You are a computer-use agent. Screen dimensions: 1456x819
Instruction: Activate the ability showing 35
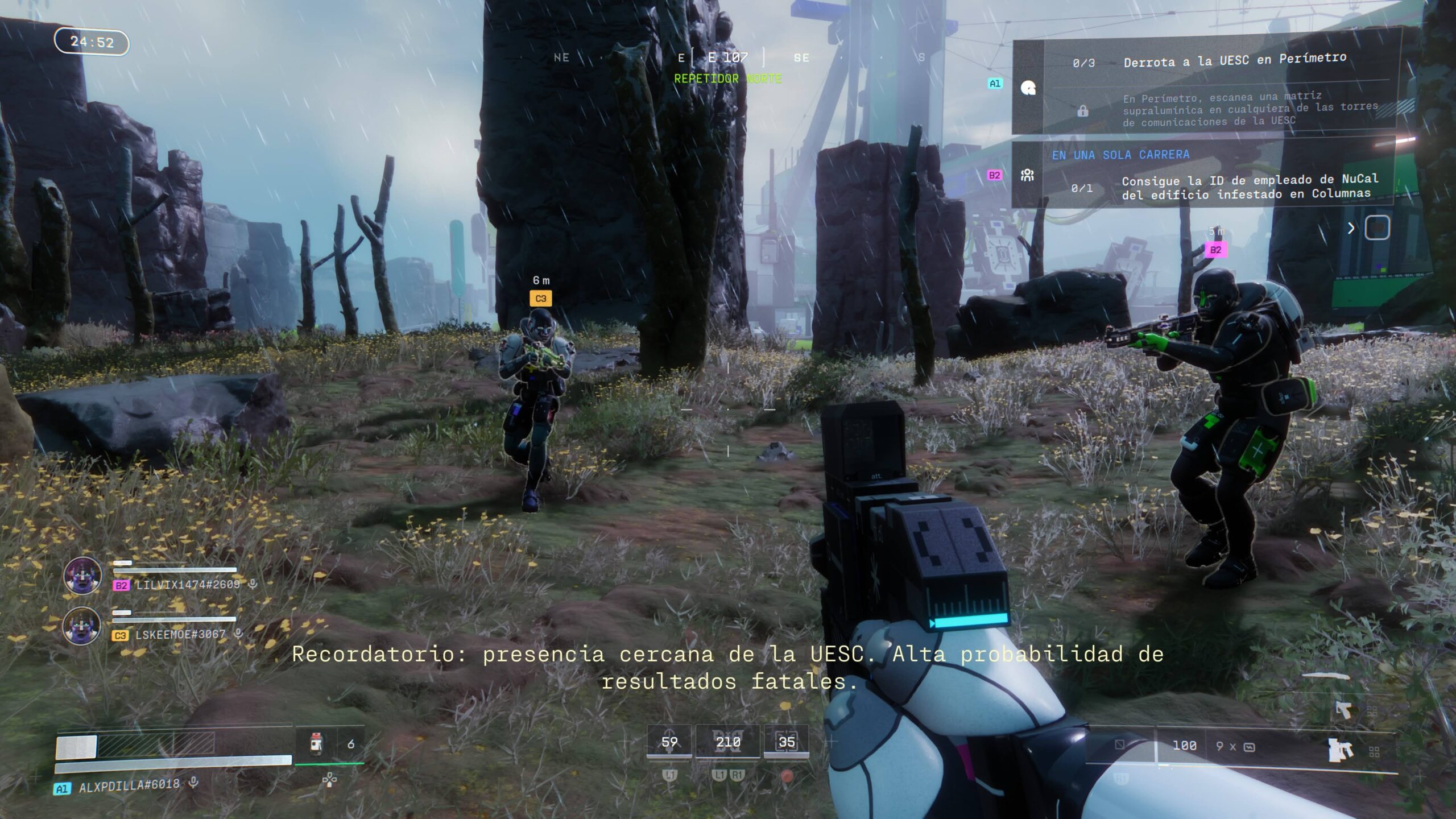(787, 742)
